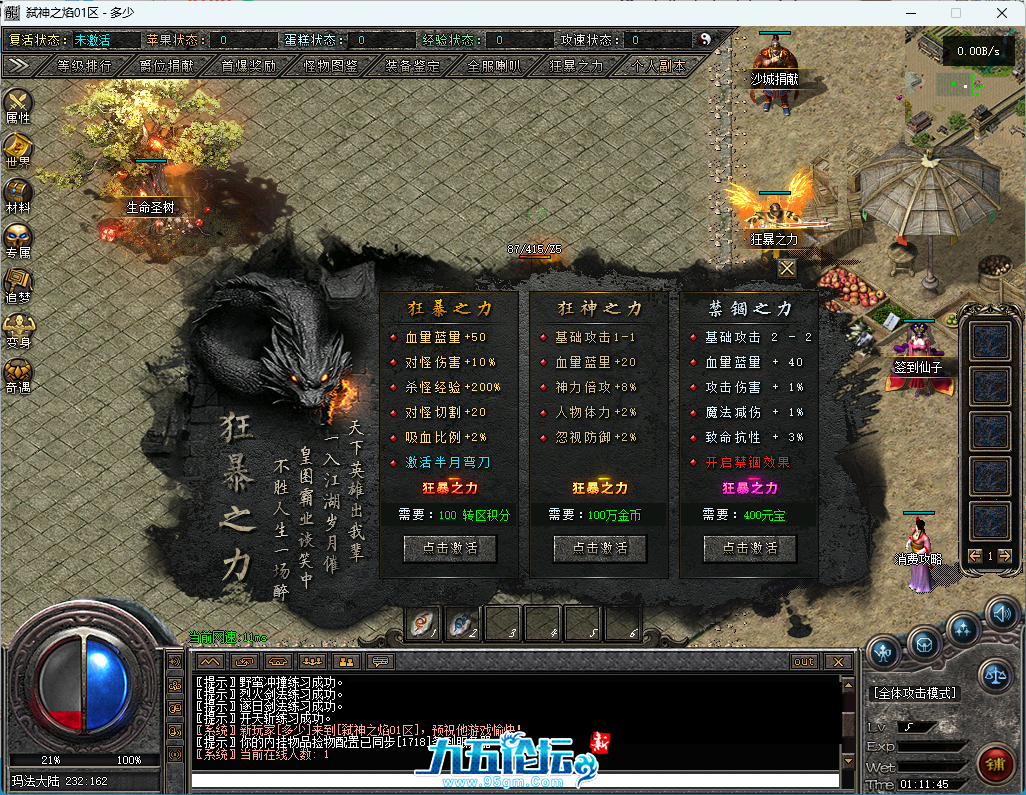Toggle the 全体攻击模式 attack mode
This screenshot has width=1026, height=795.
[914, 692]
